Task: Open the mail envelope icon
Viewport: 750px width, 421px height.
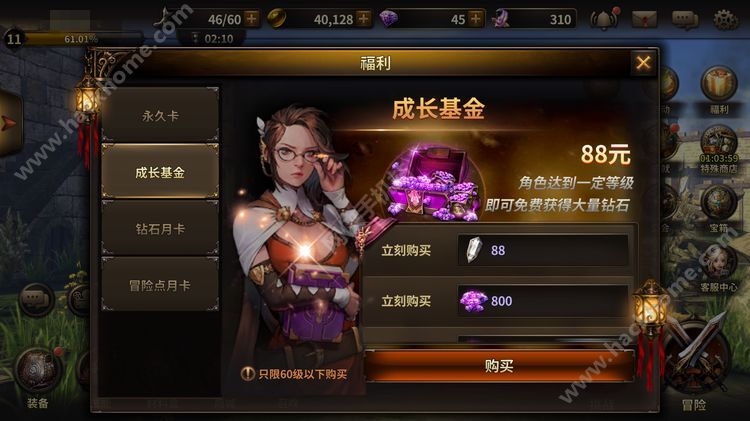Action: (645, 19)
